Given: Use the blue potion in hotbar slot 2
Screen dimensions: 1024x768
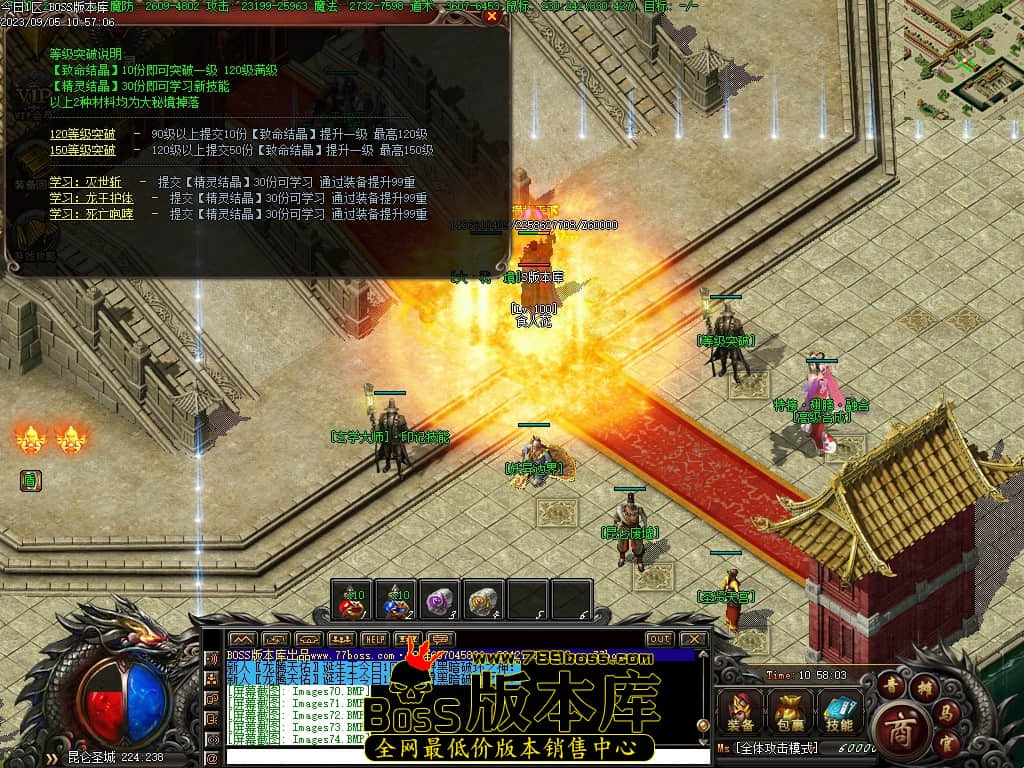Looking at the screenshot, I should 395,601.
